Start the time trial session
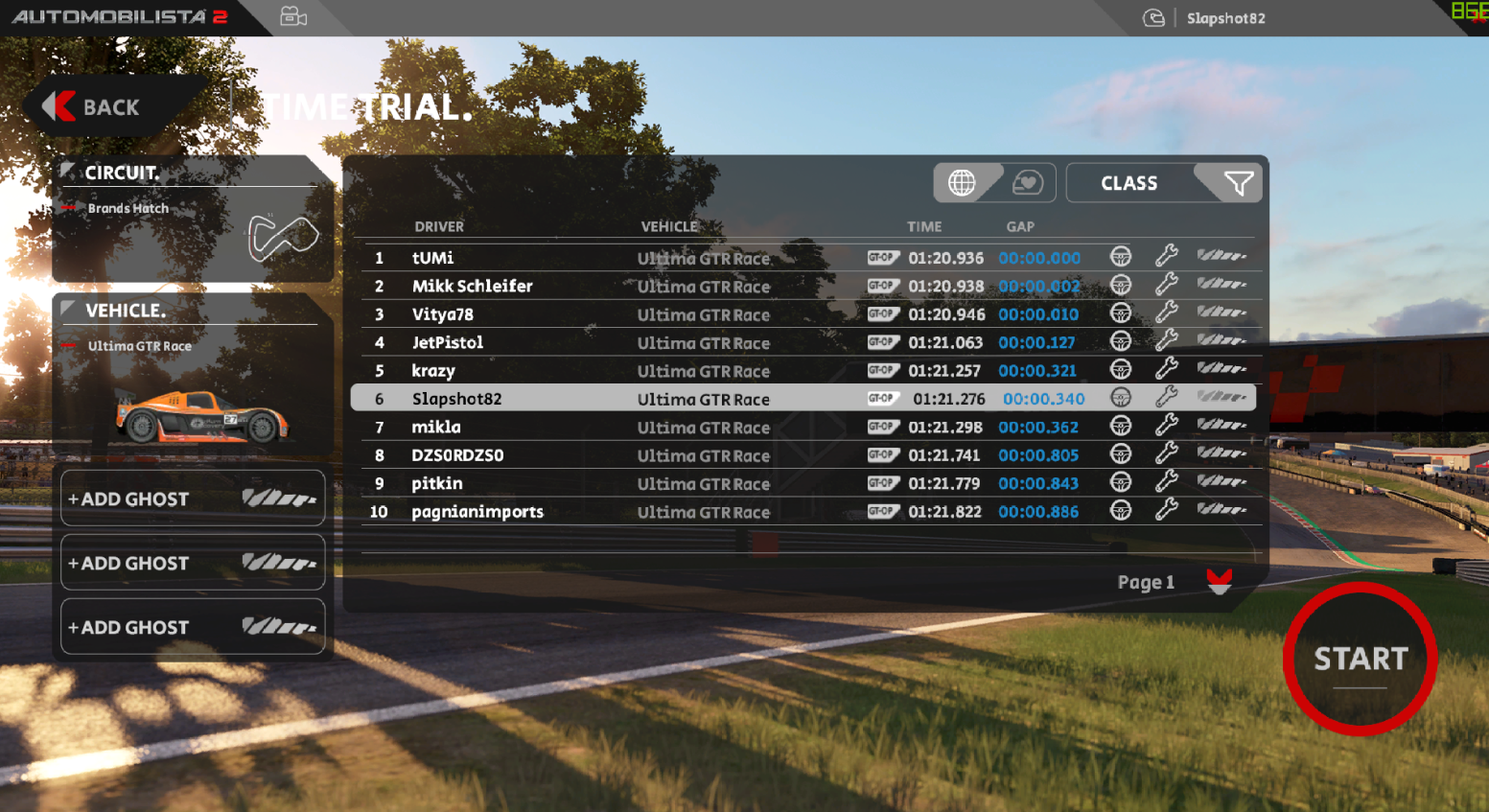 click(x=1360, y=660)
